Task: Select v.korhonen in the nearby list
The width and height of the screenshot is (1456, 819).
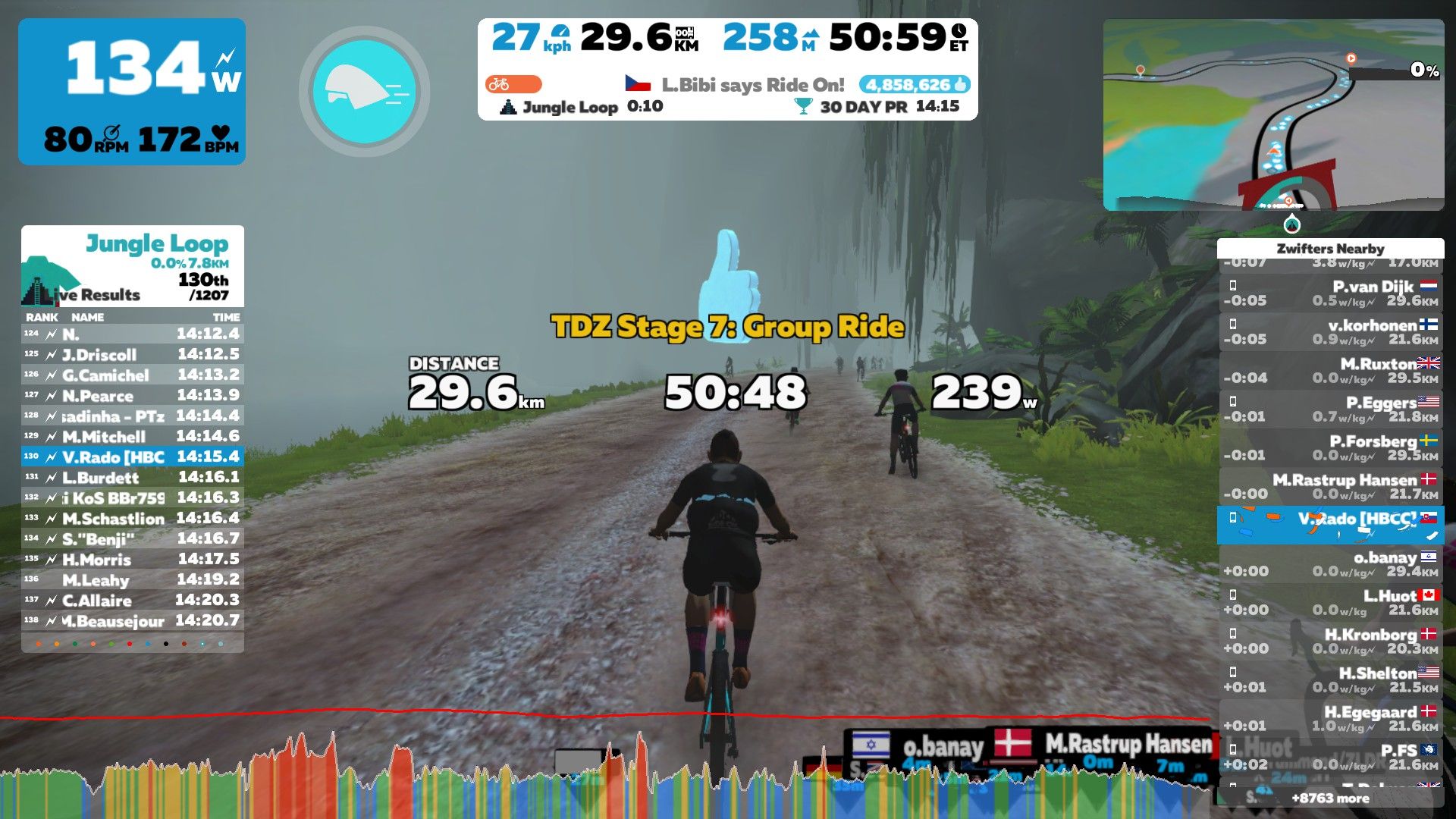Action: tap(1330, 331)
